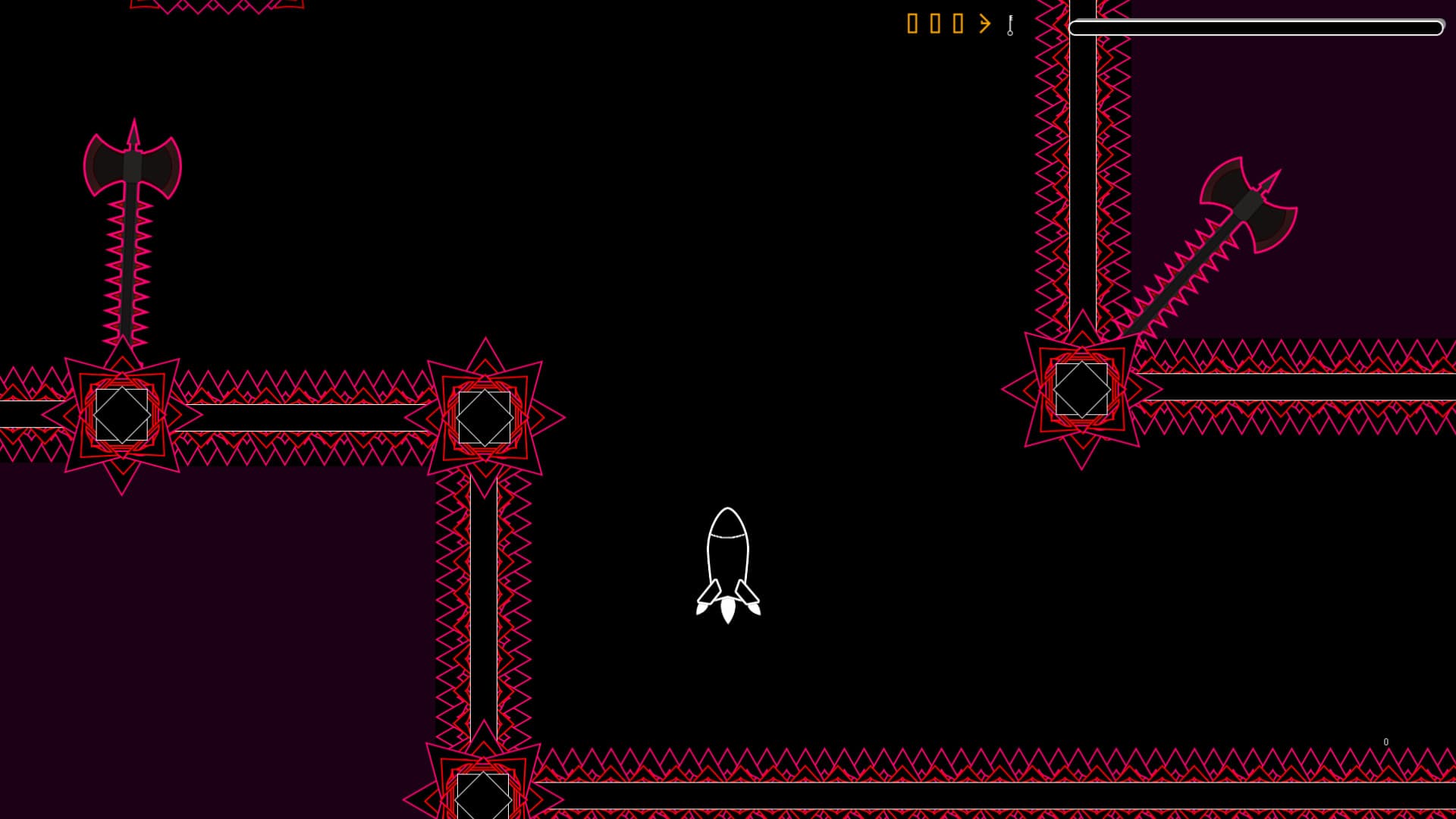This screenshot has height=819, width=1456.
Task: Toggle the far-left spiked star node
Action: coord(121,413)
